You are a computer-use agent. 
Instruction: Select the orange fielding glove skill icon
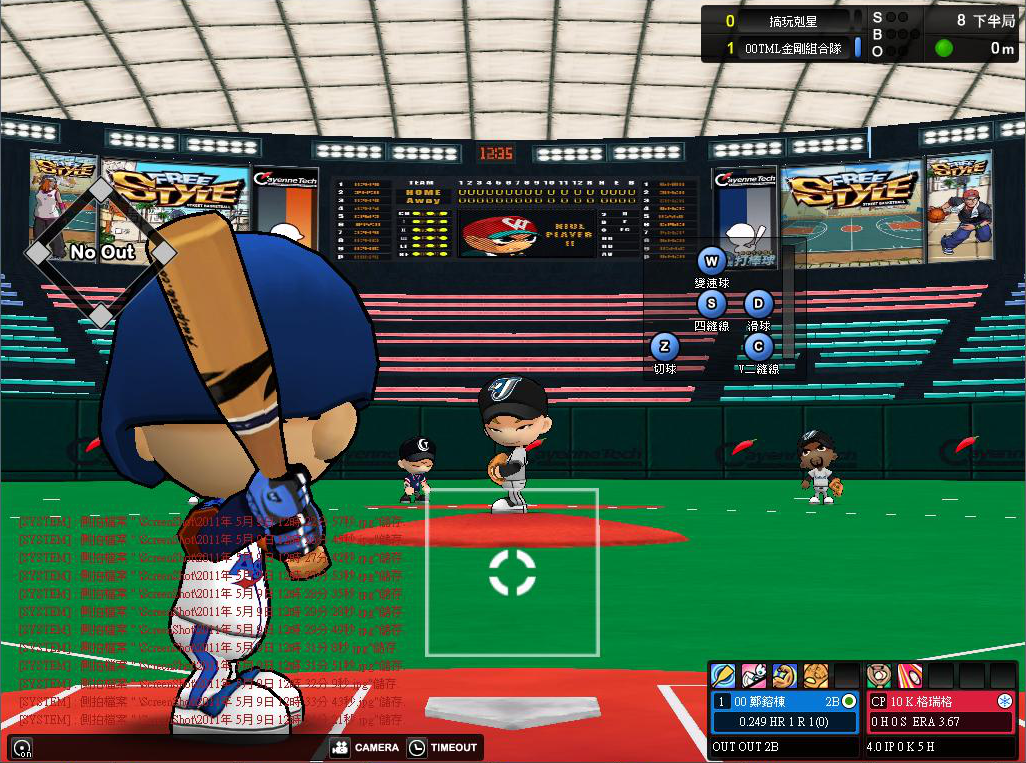(x=816, y=675)
